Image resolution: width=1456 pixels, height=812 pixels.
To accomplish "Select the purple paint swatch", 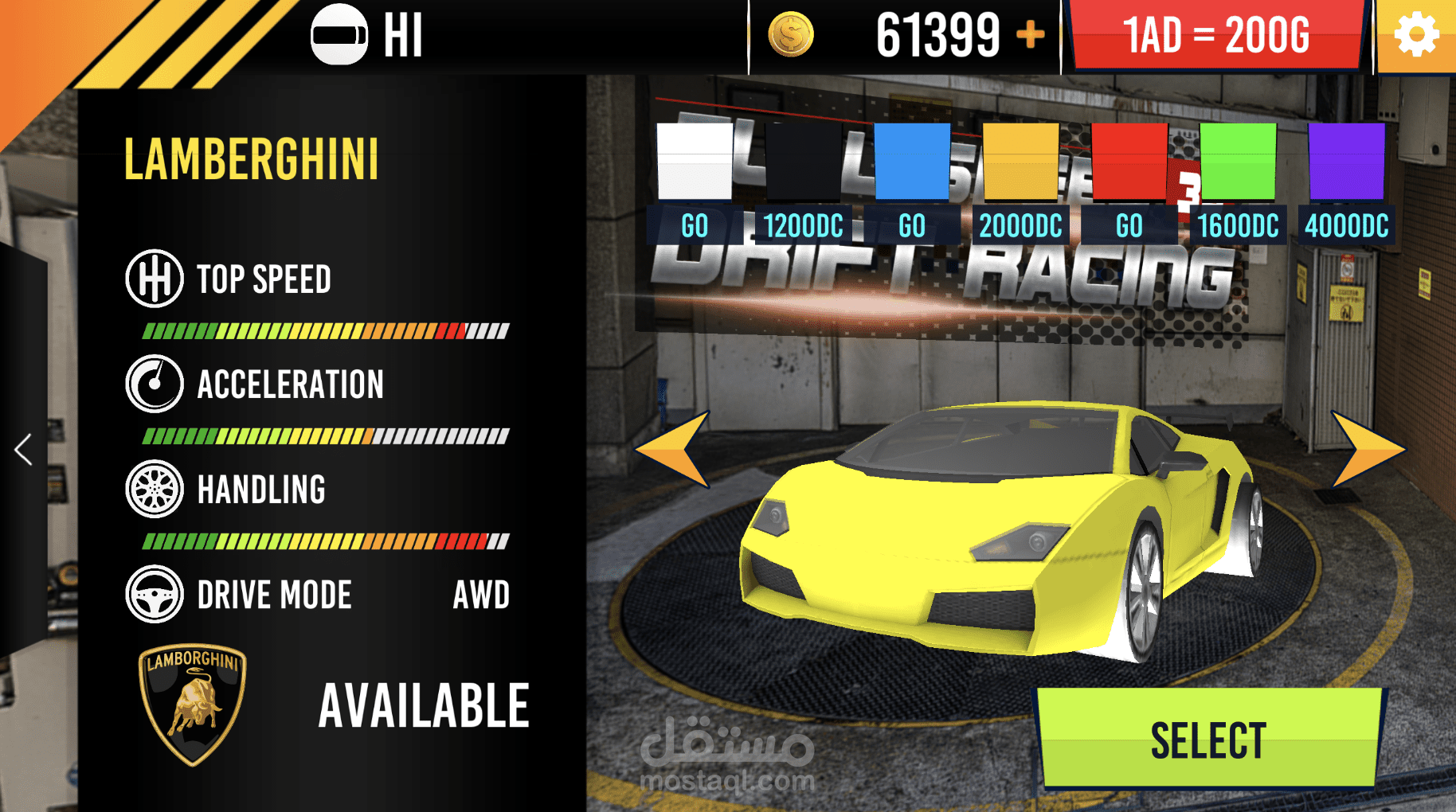I will (1346, 161).
